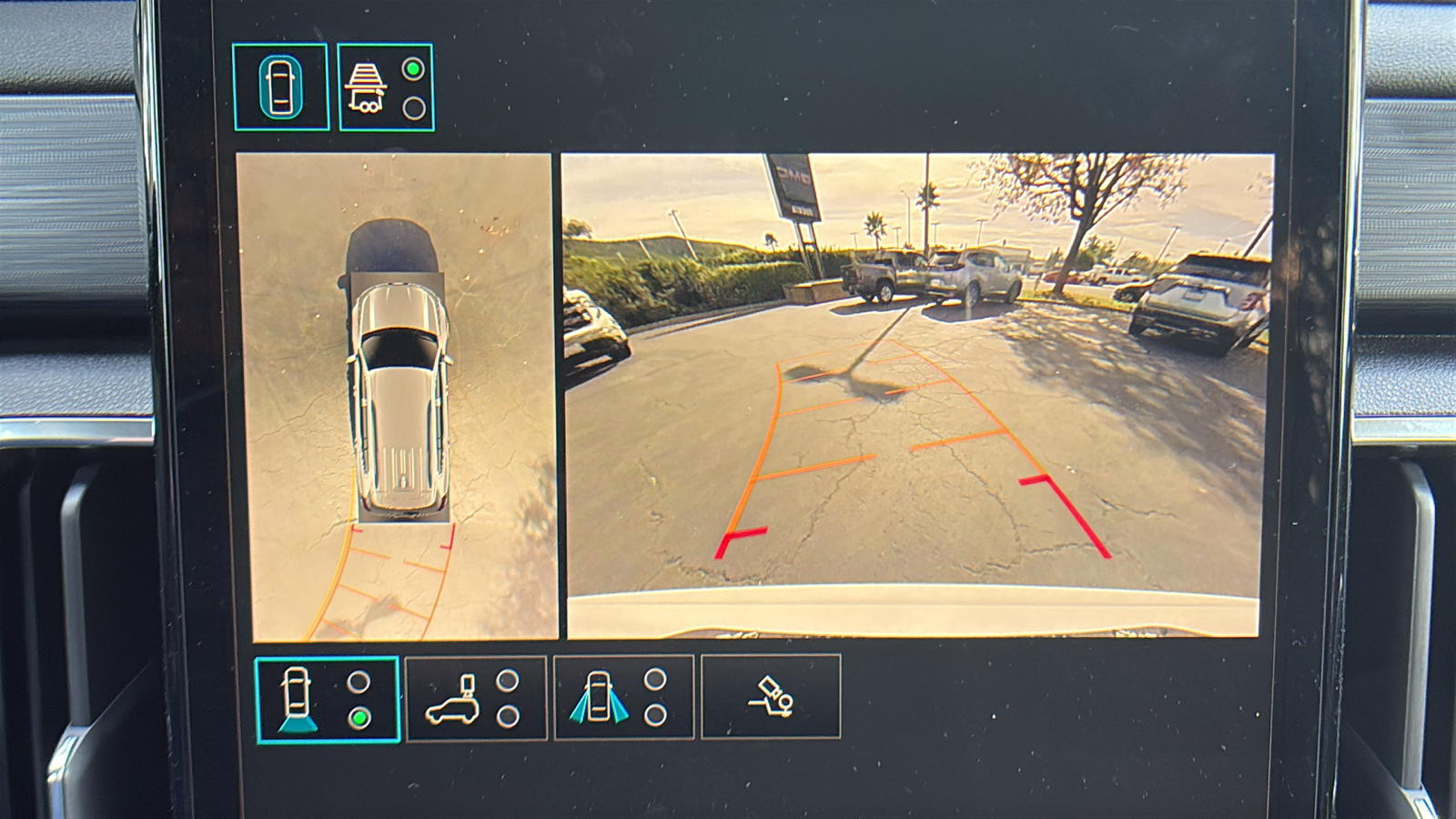Screen dimensions: 1456x819
Task: Switch to the trailer camera view button
Action: pos(386,87)
